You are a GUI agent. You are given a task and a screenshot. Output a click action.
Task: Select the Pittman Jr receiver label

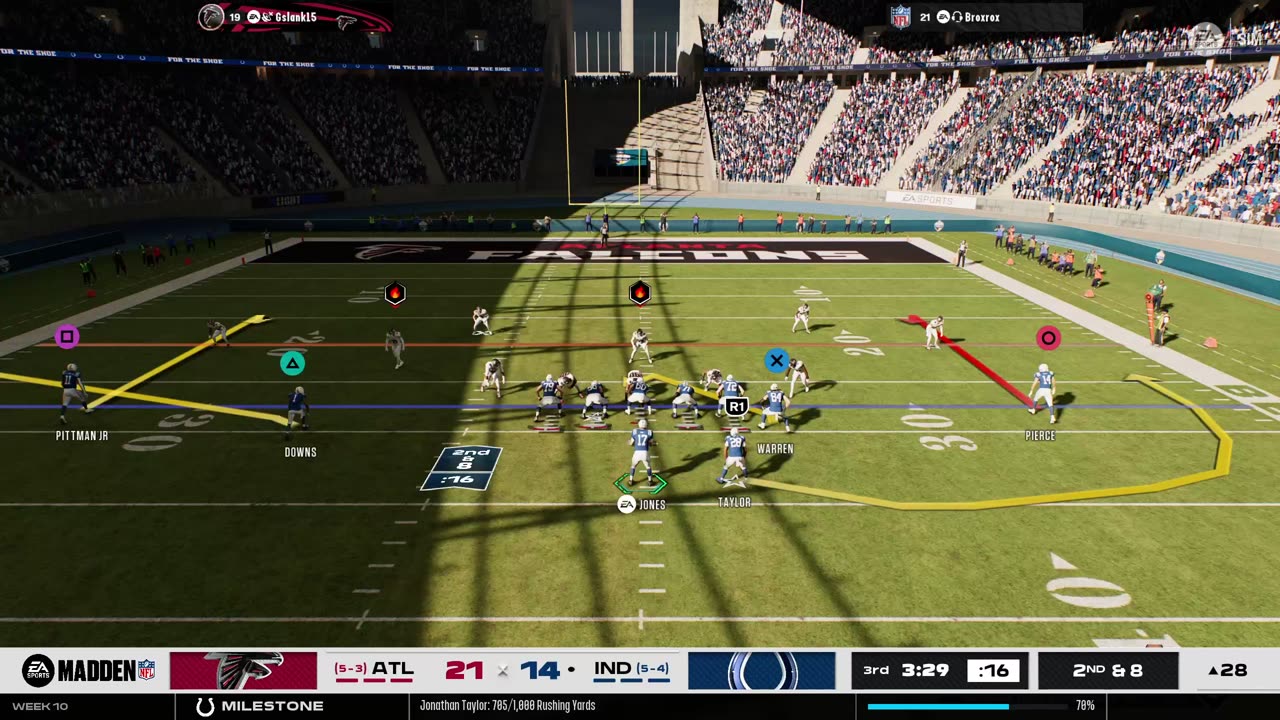(x=82, y=436)
